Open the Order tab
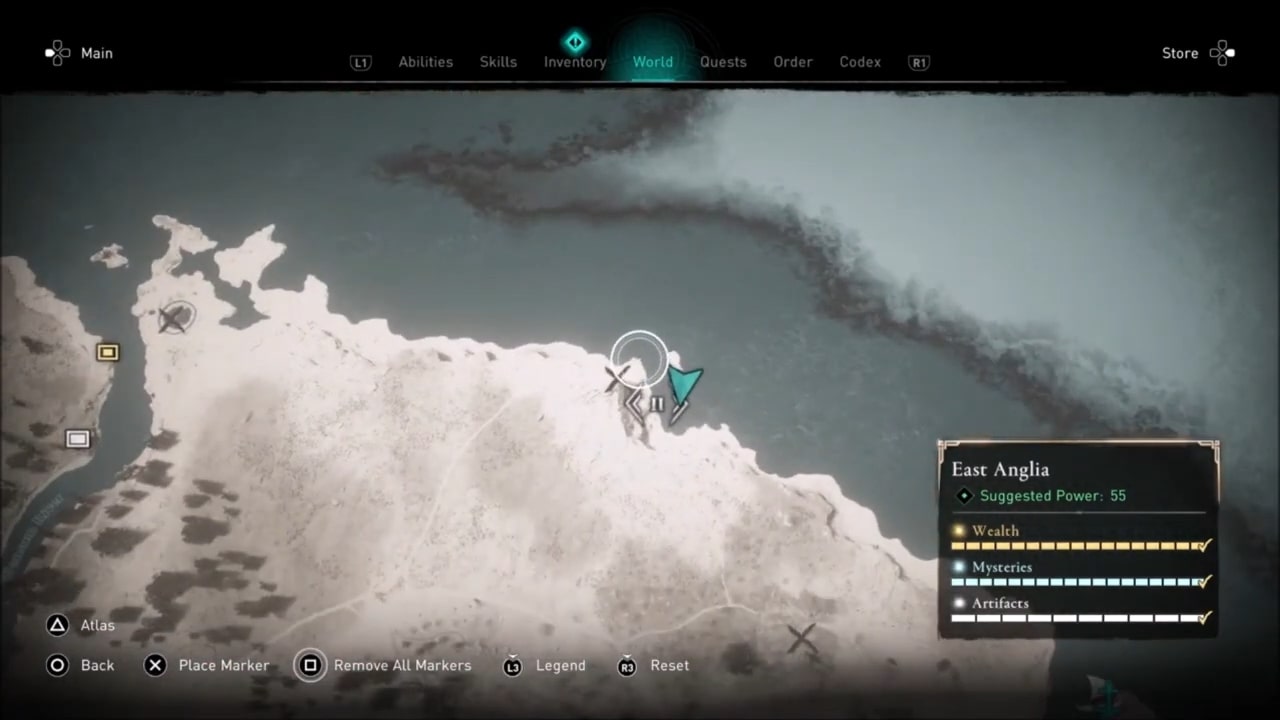Screen dimensions: 1280x720 point(792,62)
